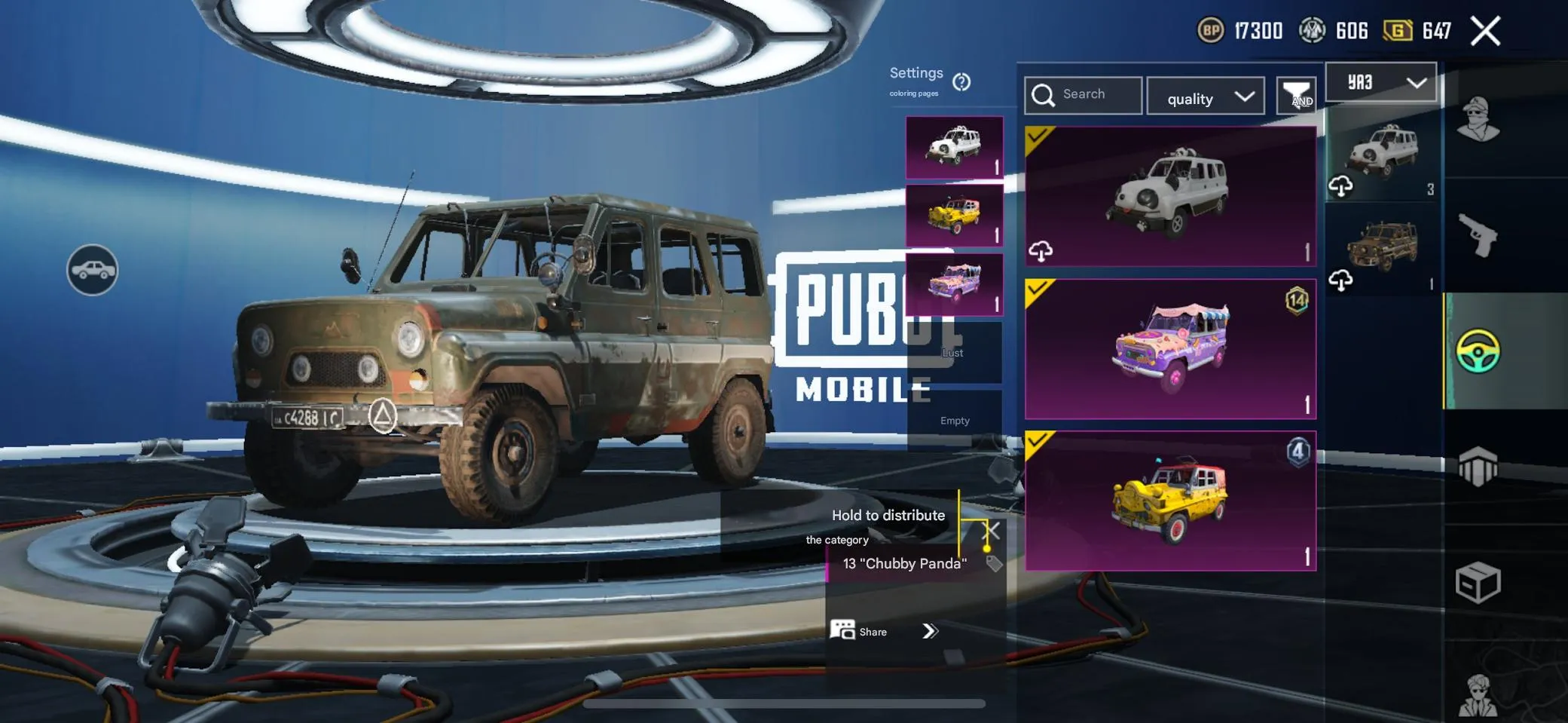Switch to the vehicles steering wheel tab
The width and height of the screenshot is (1568, 723).
1478,351
